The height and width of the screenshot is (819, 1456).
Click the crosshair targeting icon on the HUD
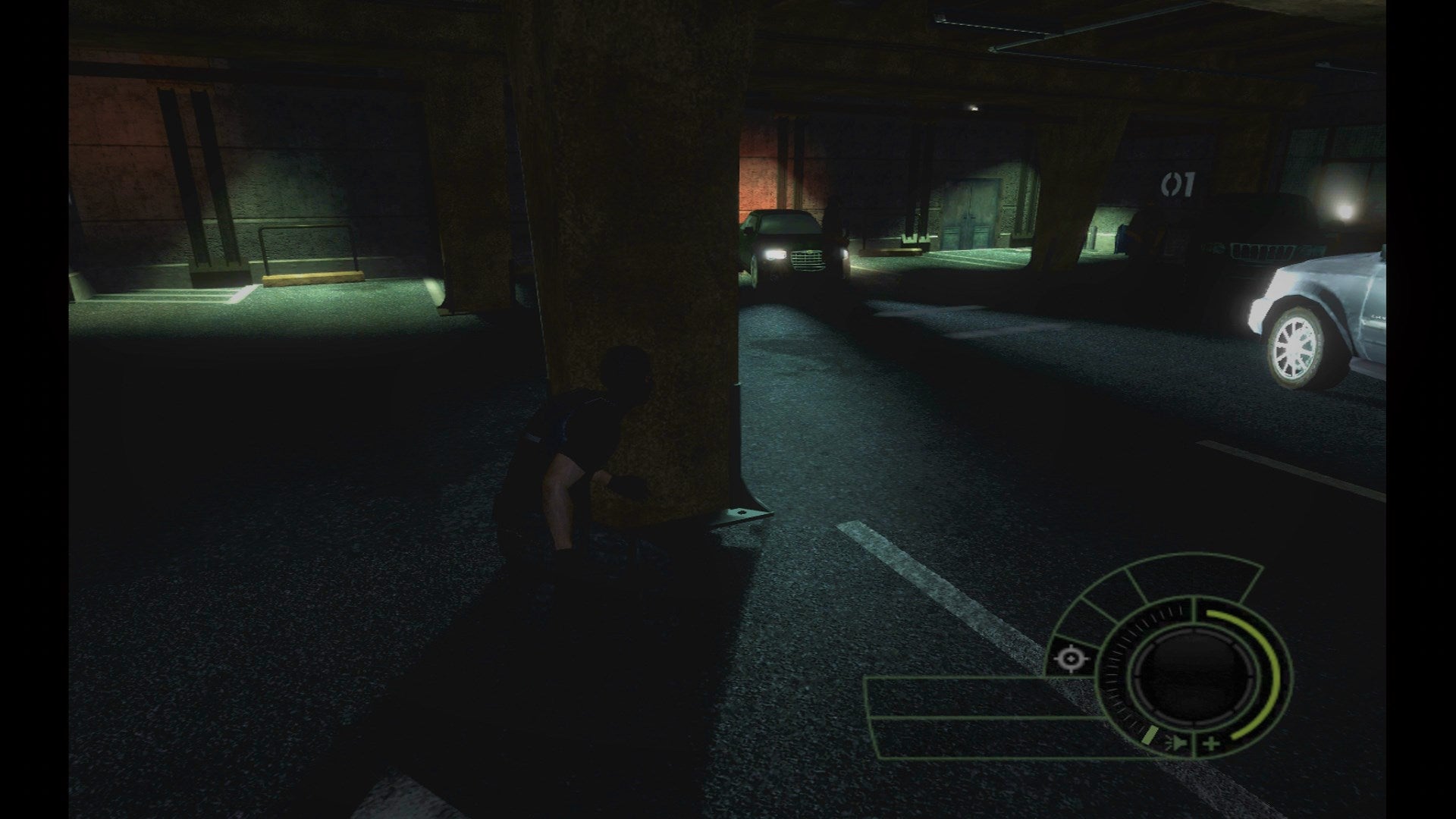pos(1071,659)
